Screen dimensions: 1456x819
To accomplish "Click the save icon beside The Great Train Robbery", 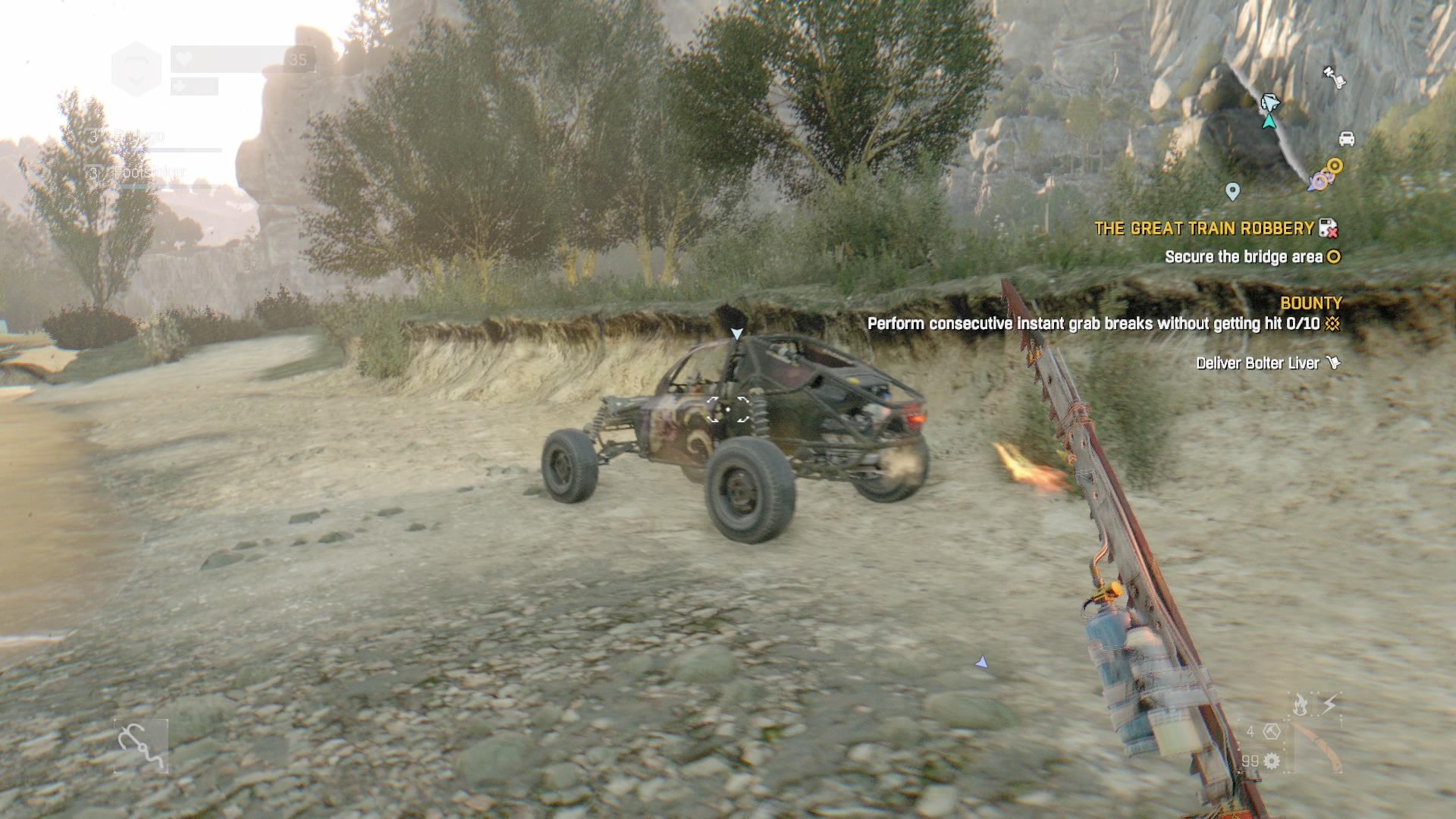I will (1327, 228).
